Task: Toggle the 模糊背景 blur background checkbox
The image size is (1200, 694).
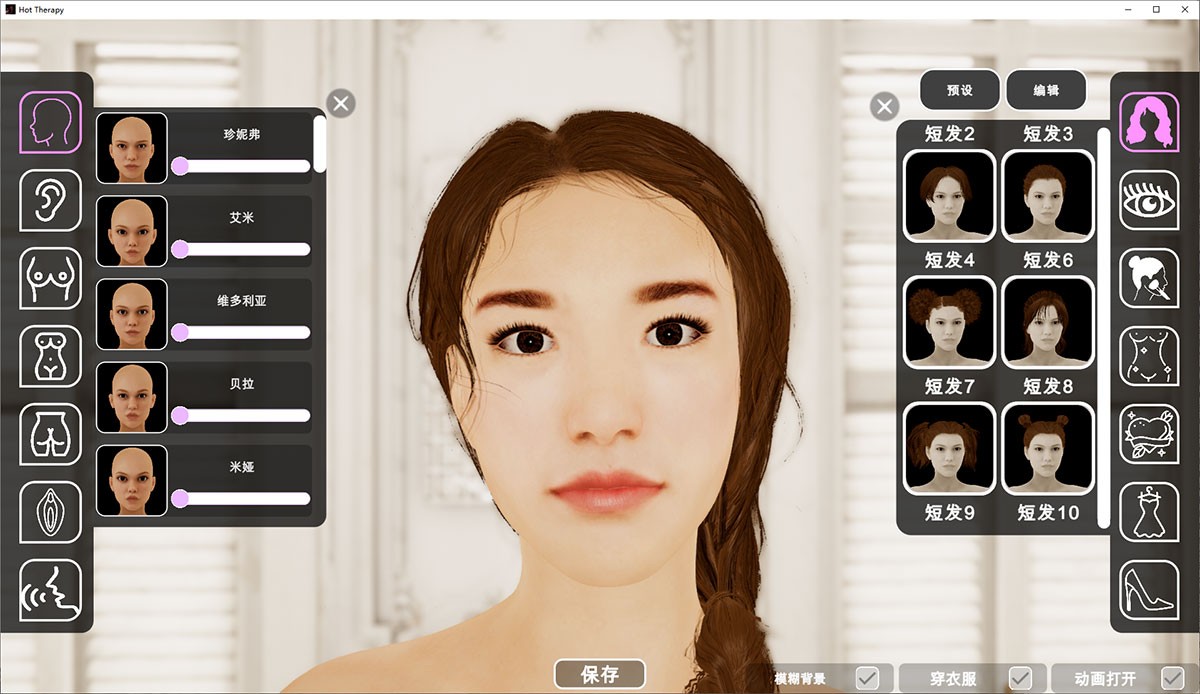Action: coord(867,678)
